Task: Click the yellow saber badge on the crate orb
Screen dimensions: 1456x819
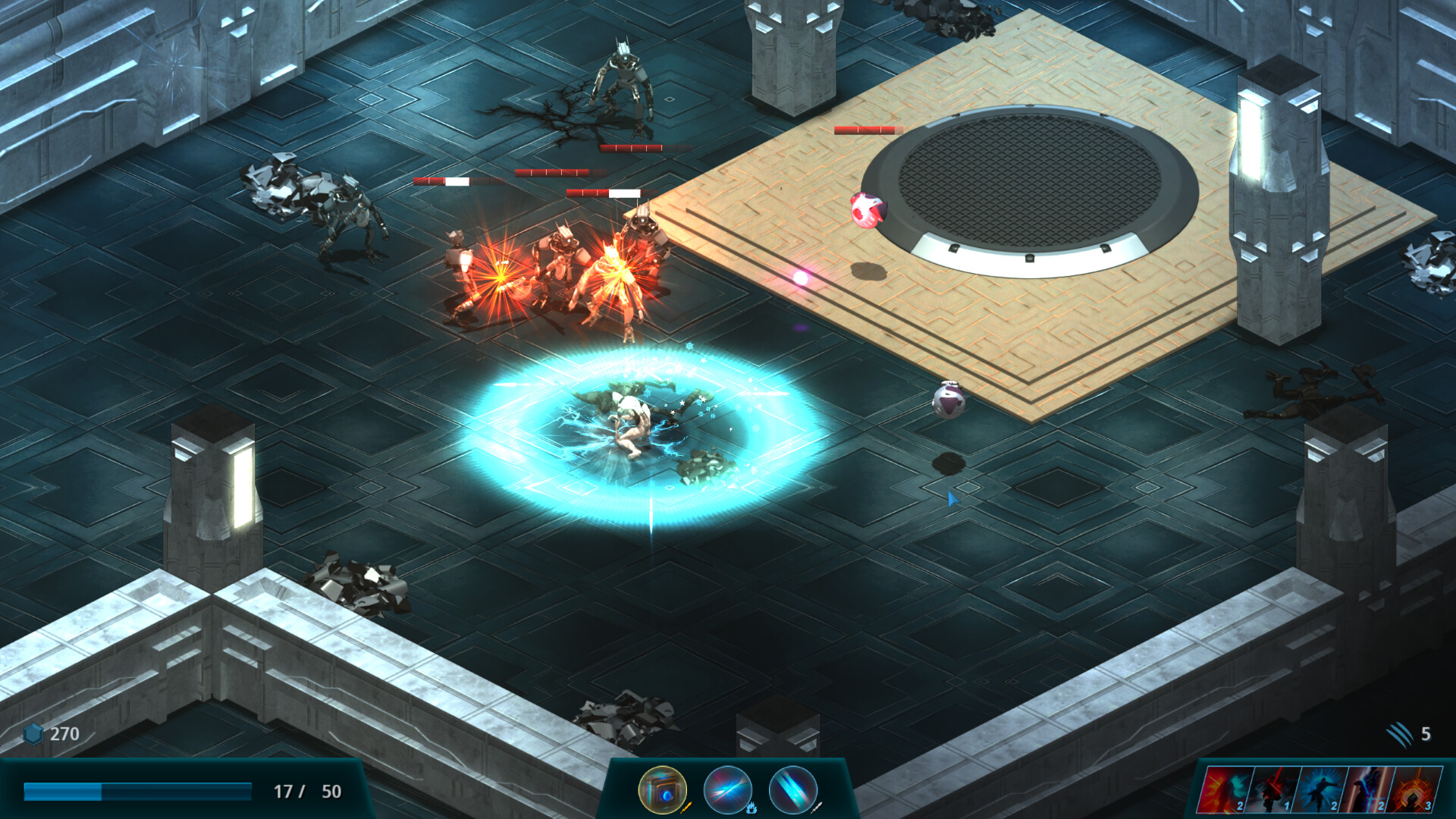Action: [x=686, y=808]
